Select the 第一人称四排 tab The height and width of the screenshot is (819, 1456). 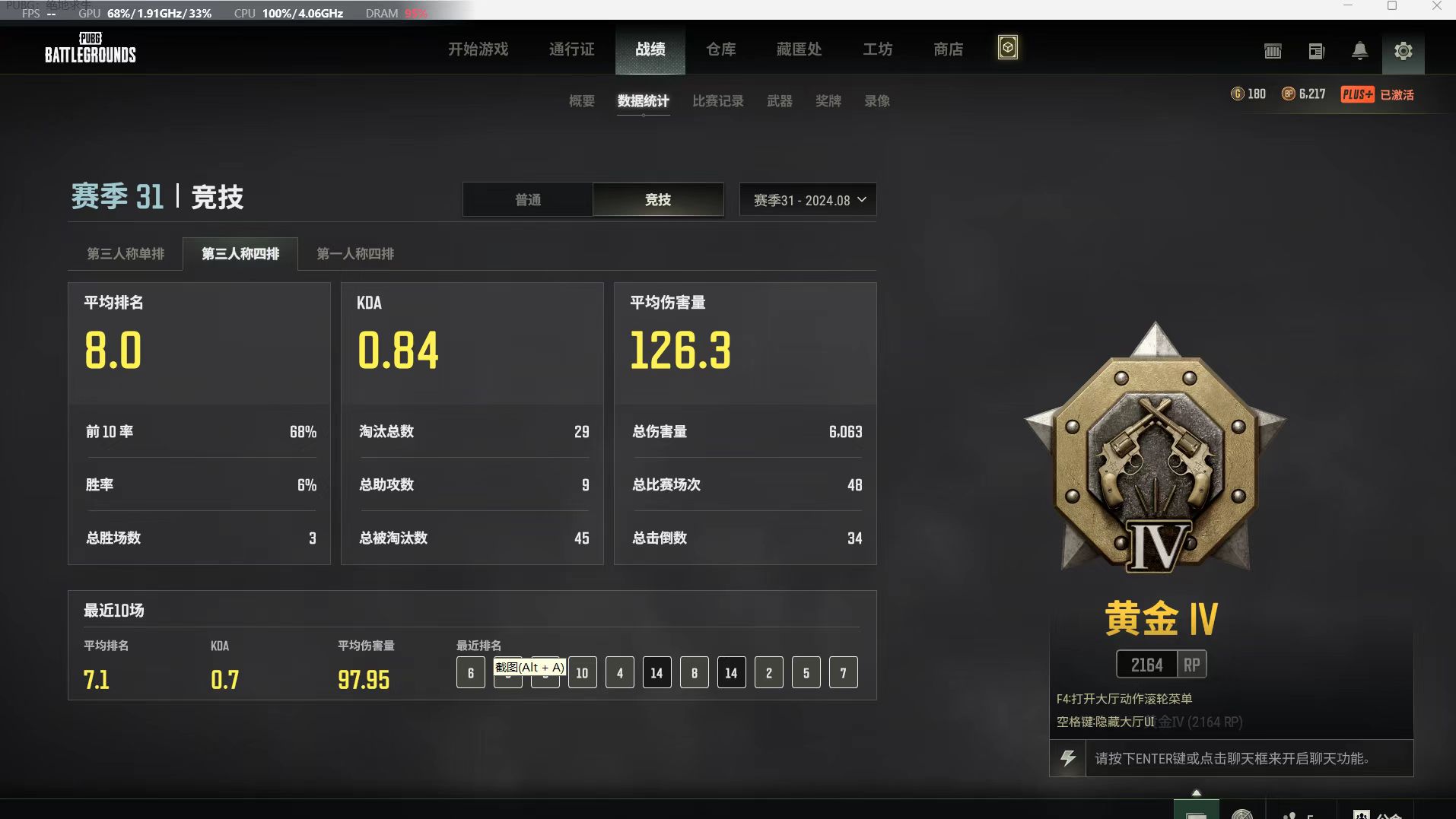355,254
